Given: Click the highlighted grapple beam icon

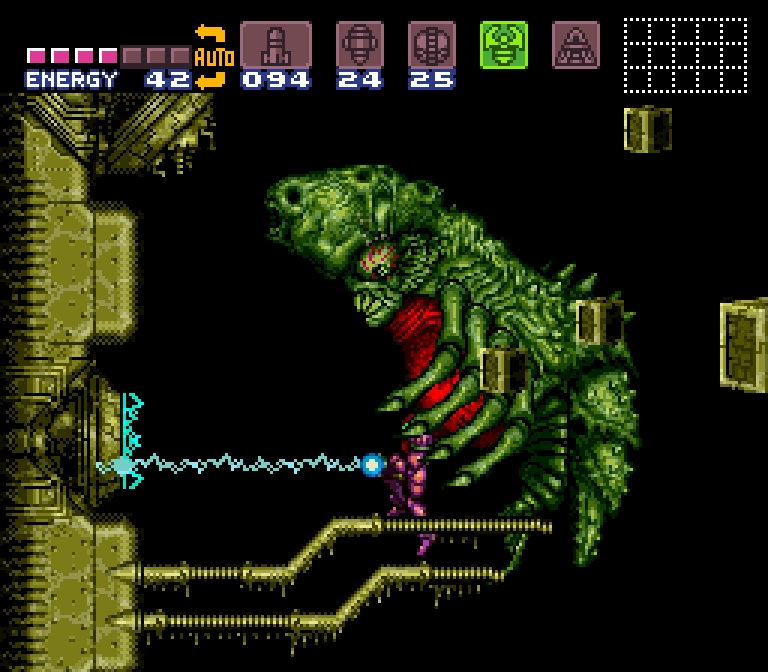Looking at the screenshot, I should (503, 45).
